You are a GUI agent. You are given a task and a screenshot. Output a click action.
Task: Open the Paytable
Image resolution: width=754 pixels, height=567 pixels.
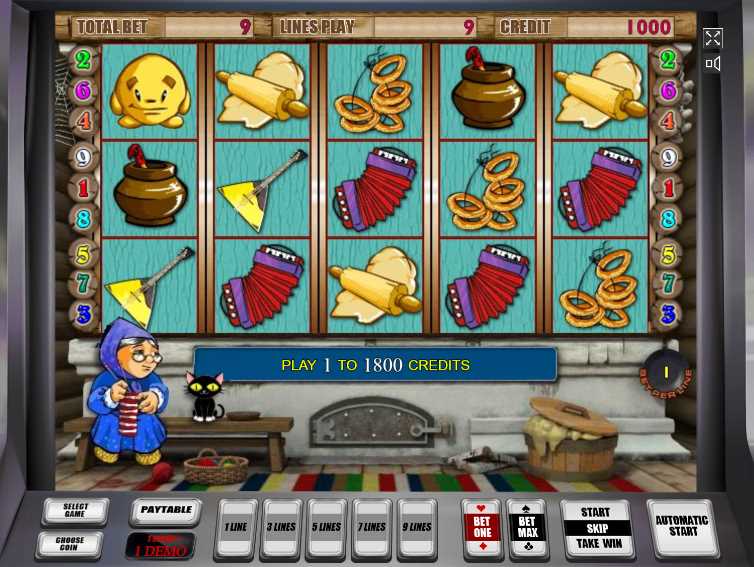pos(165,511)
